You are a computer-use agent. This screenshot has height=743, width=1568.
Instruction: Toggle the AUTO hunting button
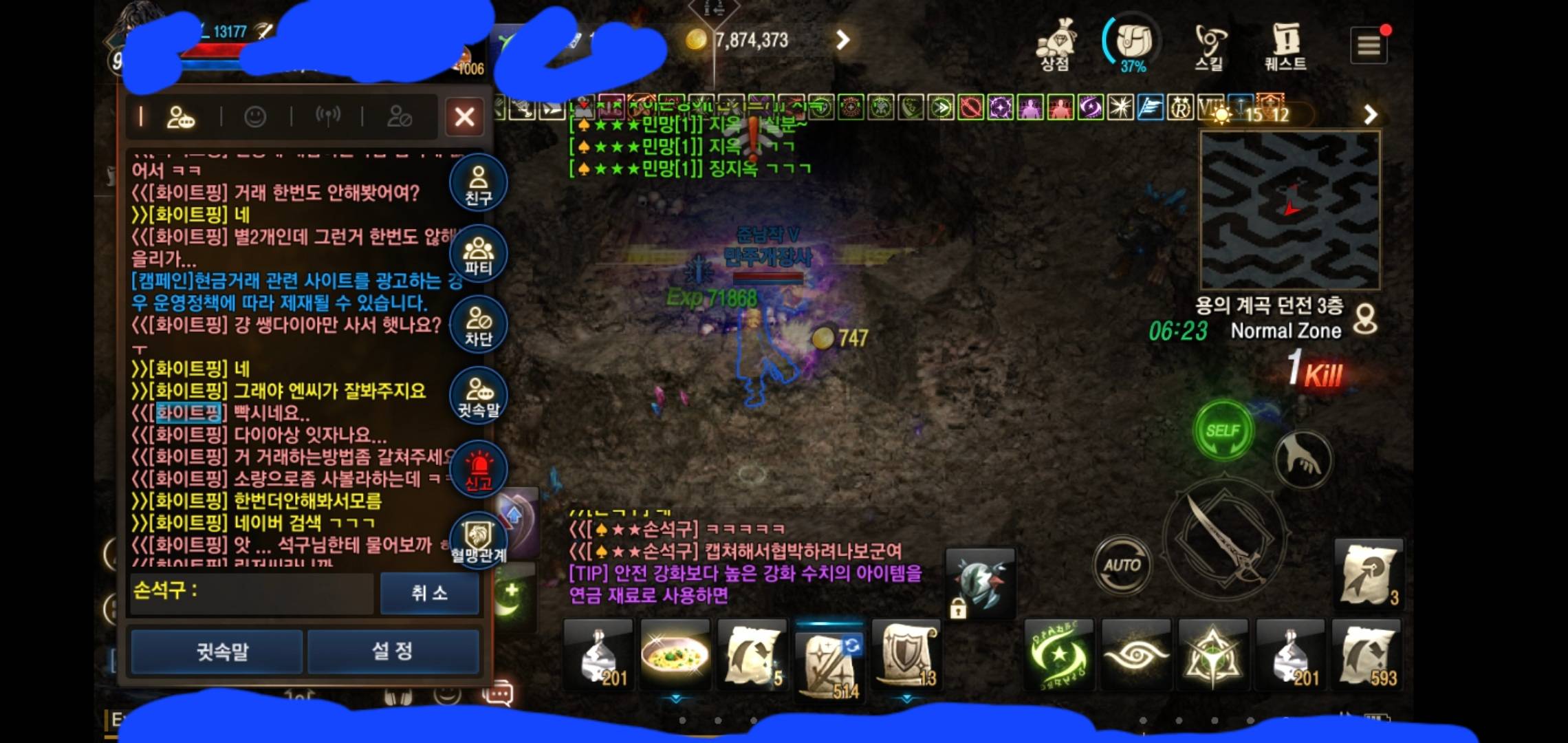click(1122, 566)
